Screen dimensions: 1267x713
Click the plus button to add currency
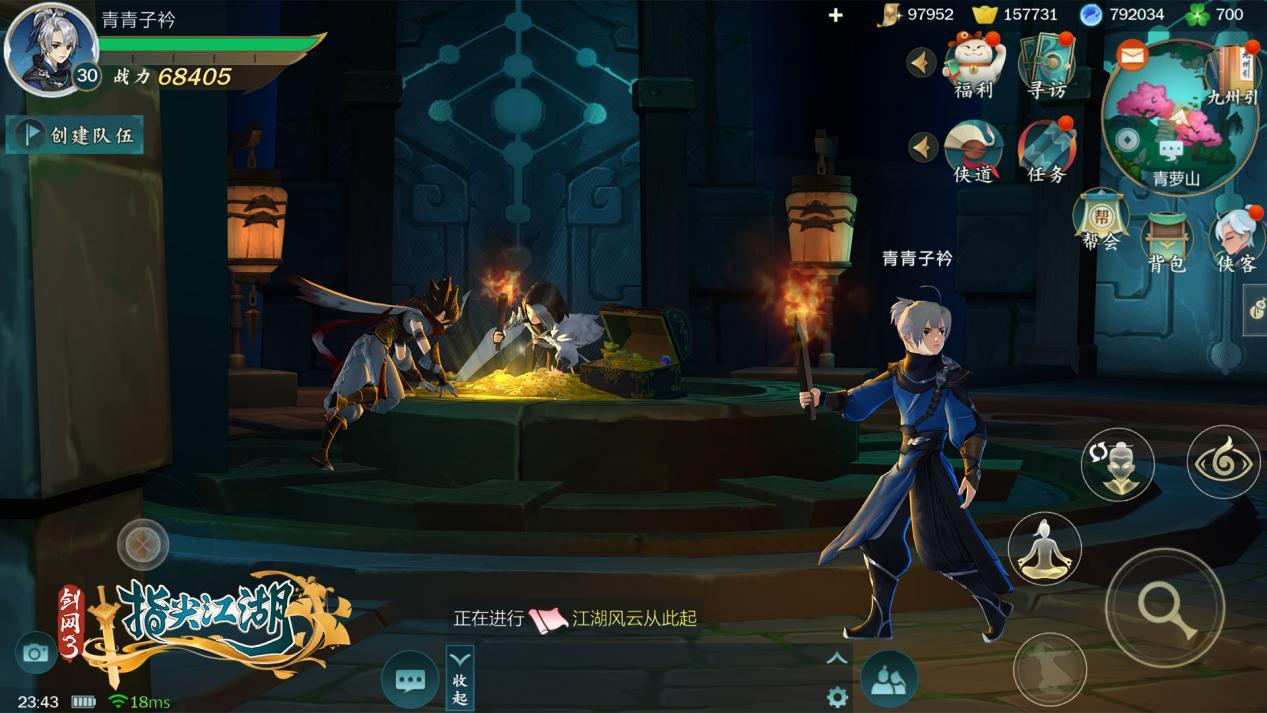[x=836, y=15]
